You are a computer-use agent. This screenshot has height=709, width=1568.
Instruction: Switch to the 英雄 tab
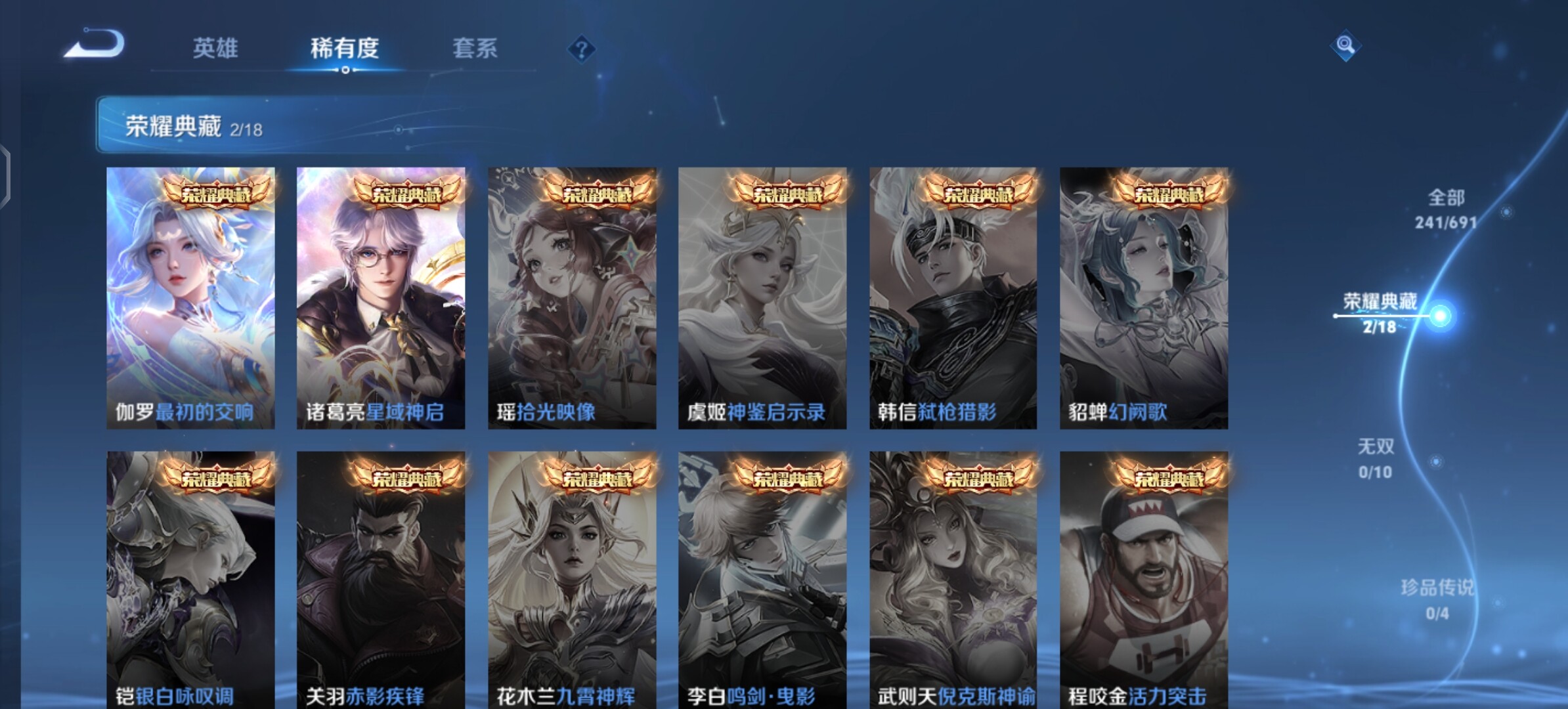click(x=215, y=49)
